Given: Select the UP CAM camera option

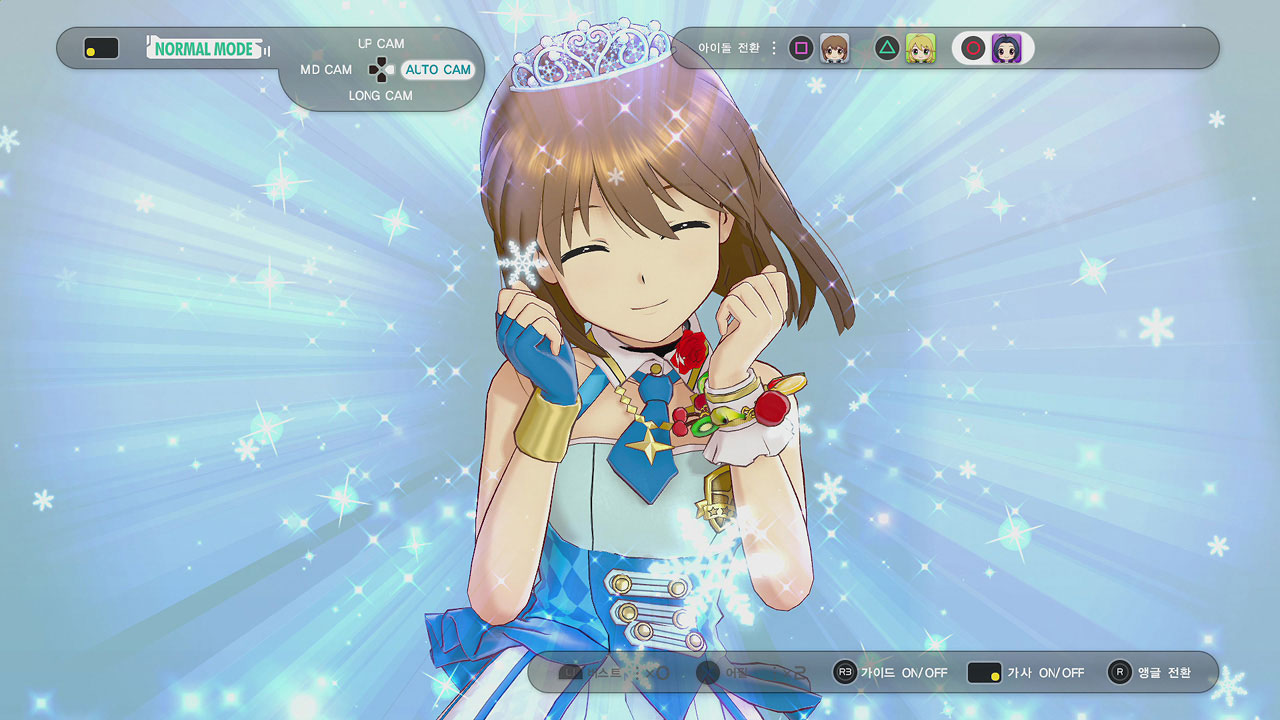Looking at the screenshot, I should (x=381, y=44).
